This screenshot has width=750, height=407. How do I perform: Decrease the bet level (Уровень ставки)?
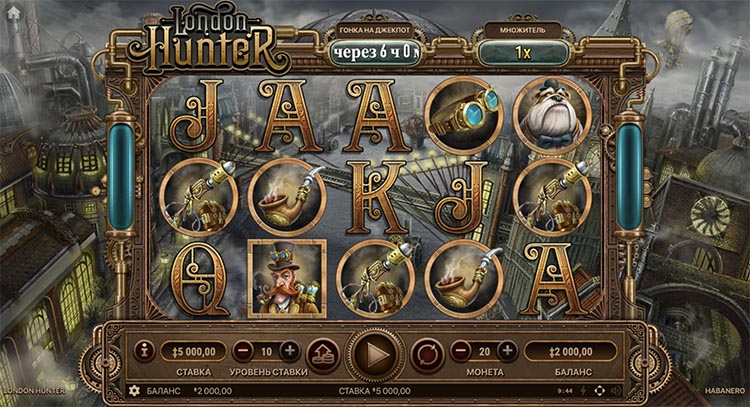point(243,351)
